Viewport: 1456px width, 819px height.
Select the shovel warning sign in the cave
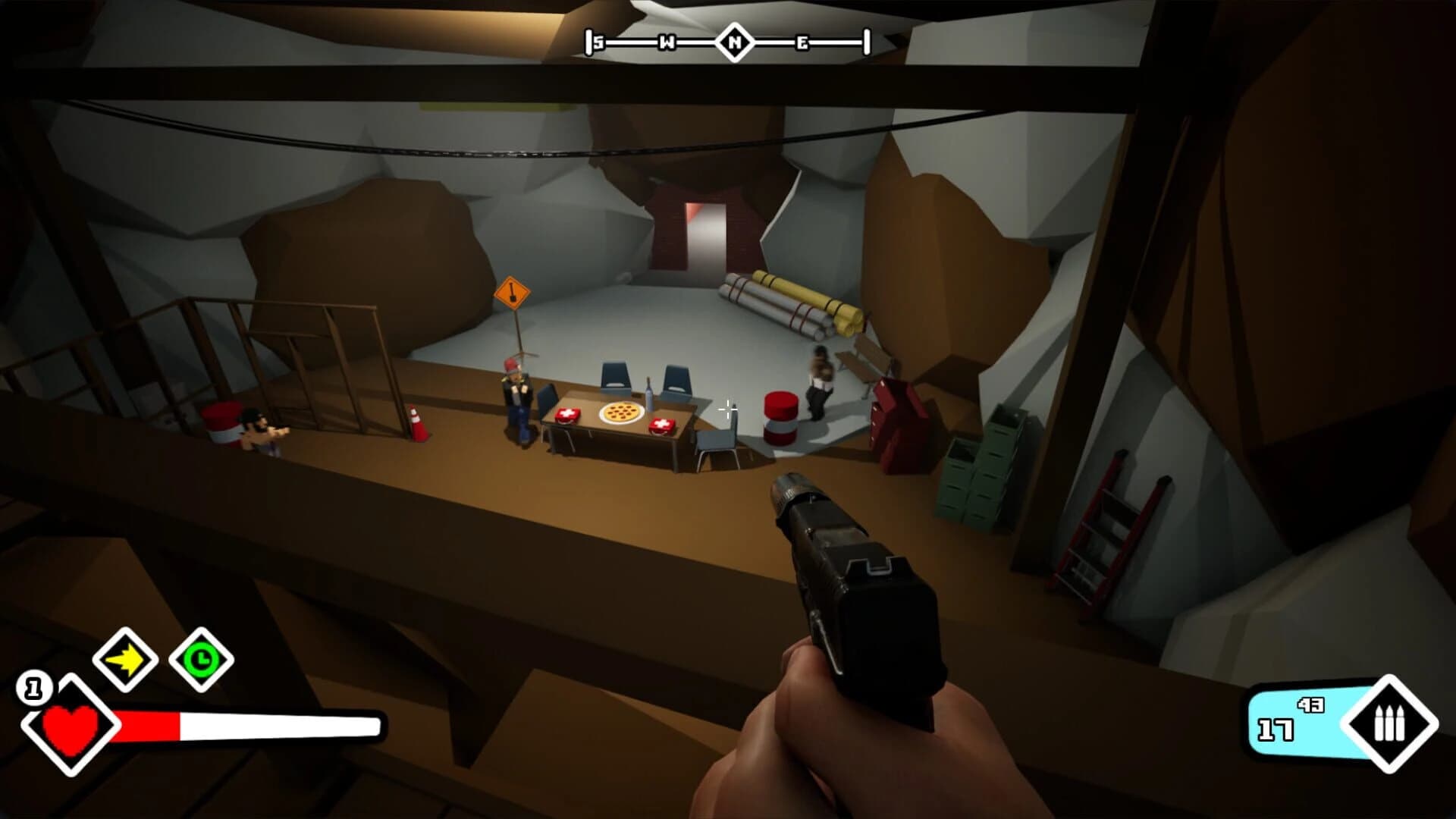coord(513,292)
